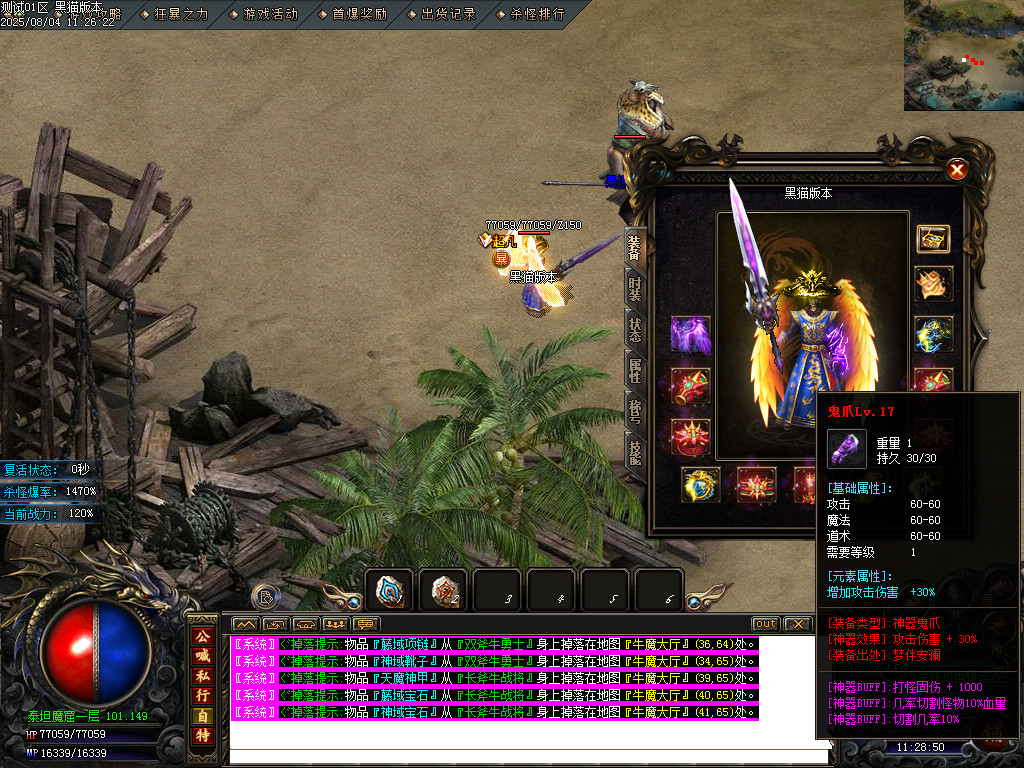Open the 属性 attributes tab
Viewport: 1024px width, 768px height.
click(x=635, y=372)
